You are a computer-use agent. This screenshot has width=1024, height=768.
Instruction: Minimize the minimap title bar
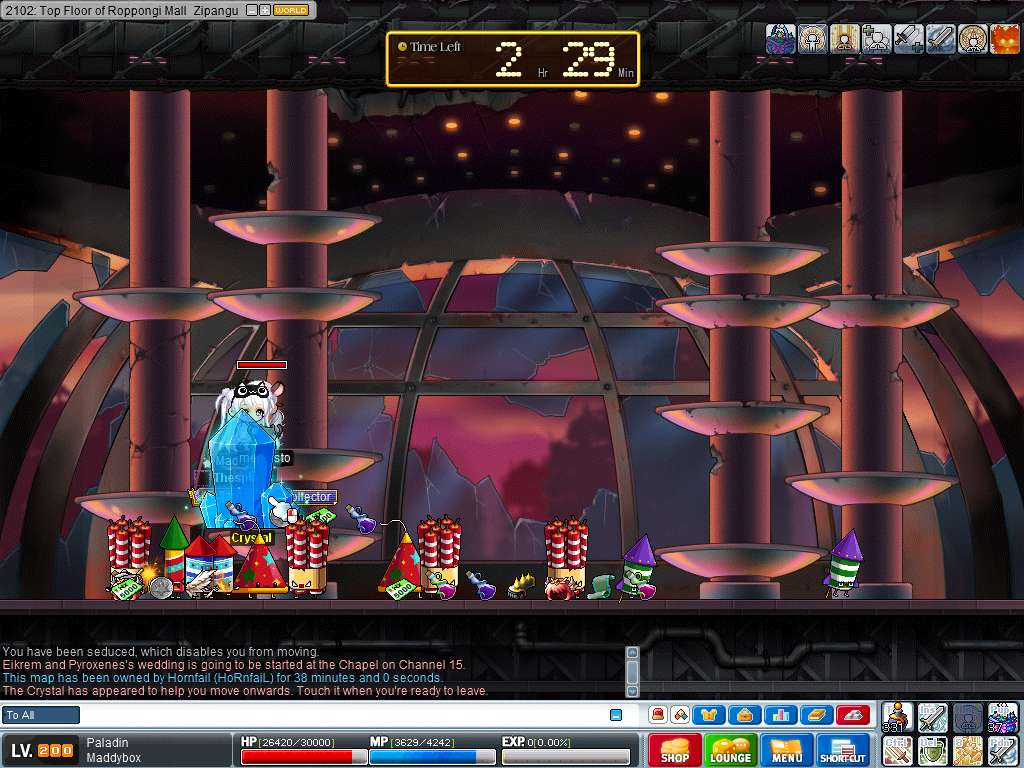coord(251,10)
